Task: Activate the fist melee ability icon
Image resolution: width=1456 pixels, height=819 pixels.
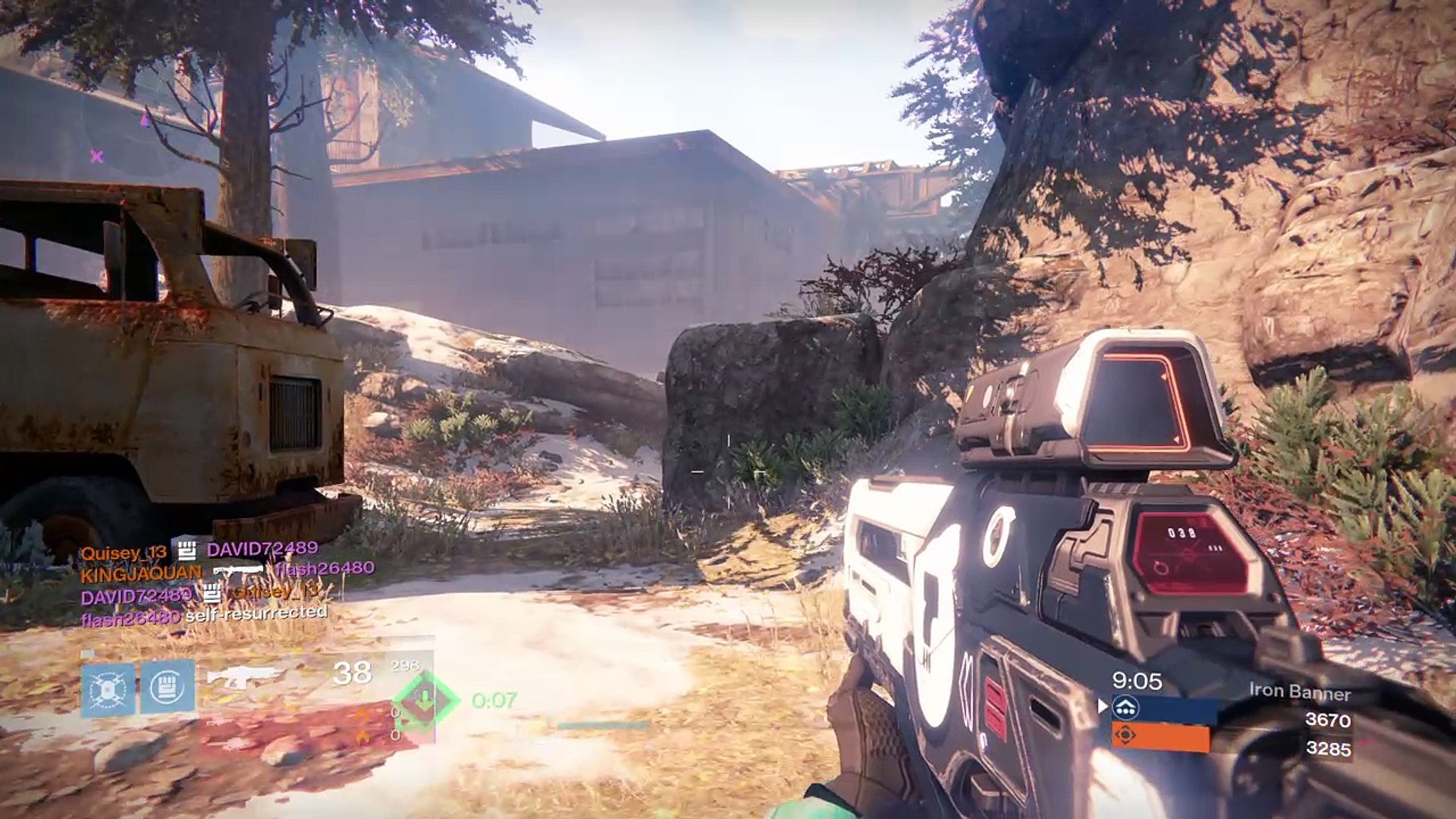Action: tap(168, 687)
